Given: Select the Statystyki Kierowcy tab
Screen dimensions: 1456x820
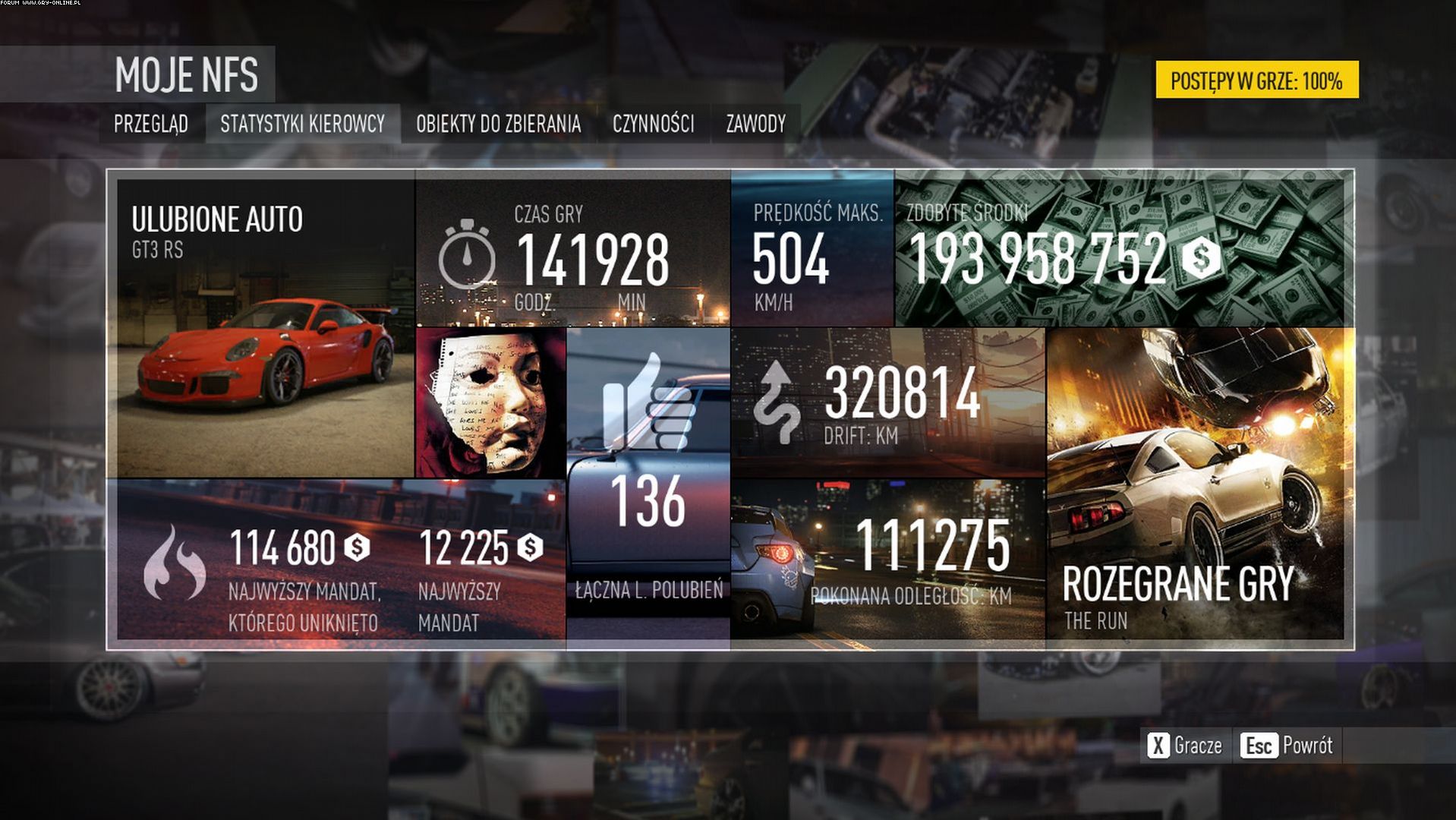Looking at the screenshot, I should click(302, 124).
